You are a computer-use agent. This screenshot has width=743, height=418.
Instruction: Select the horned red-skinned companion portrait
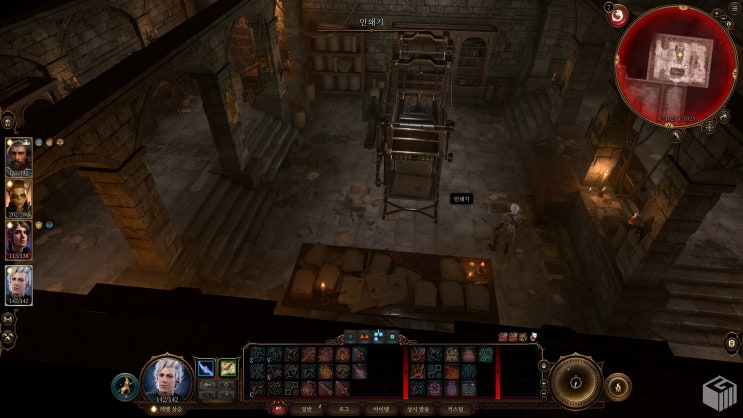click(x=19, y=198)
